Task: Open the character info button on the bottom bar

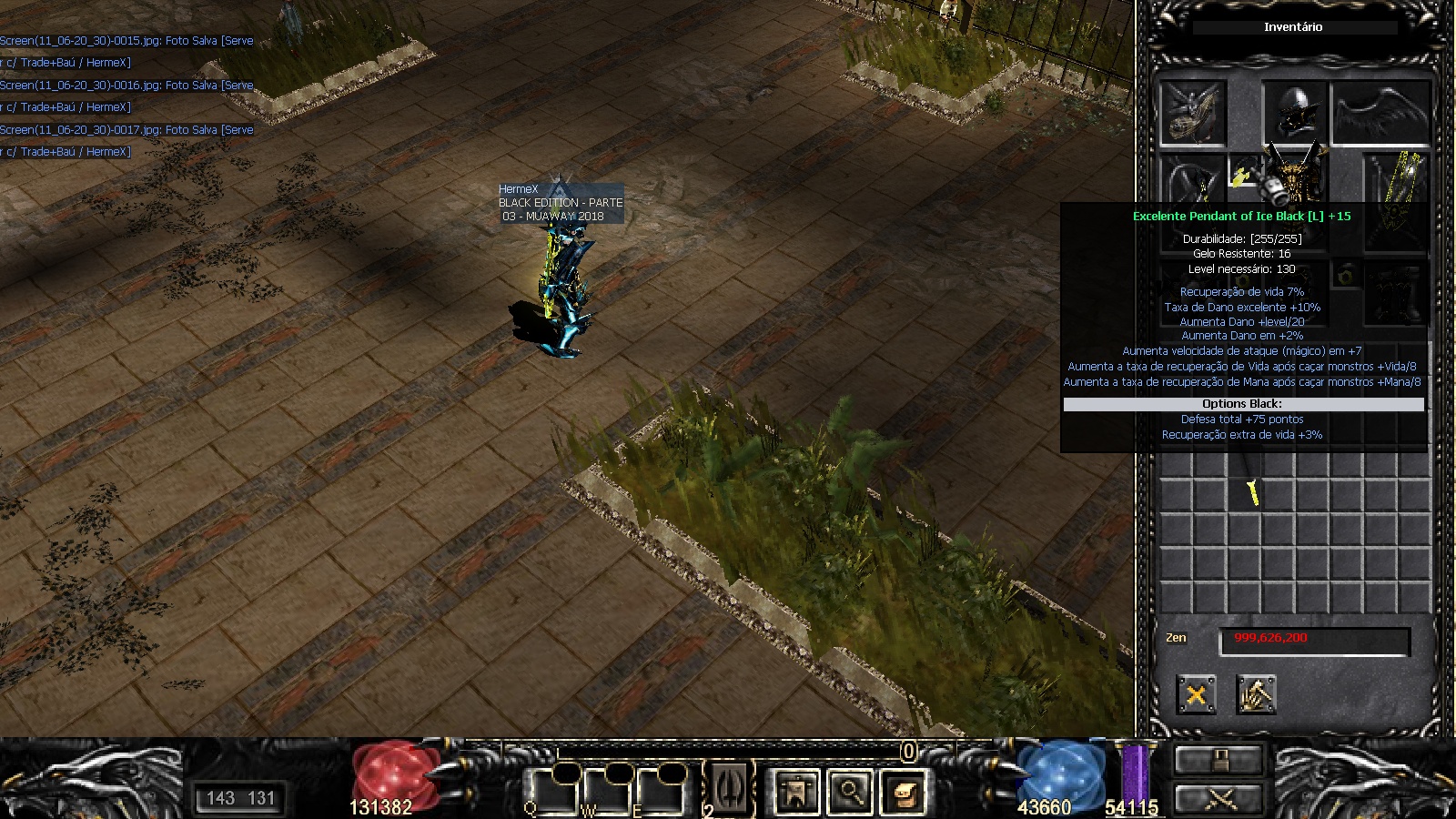Action: coord(795,791)
